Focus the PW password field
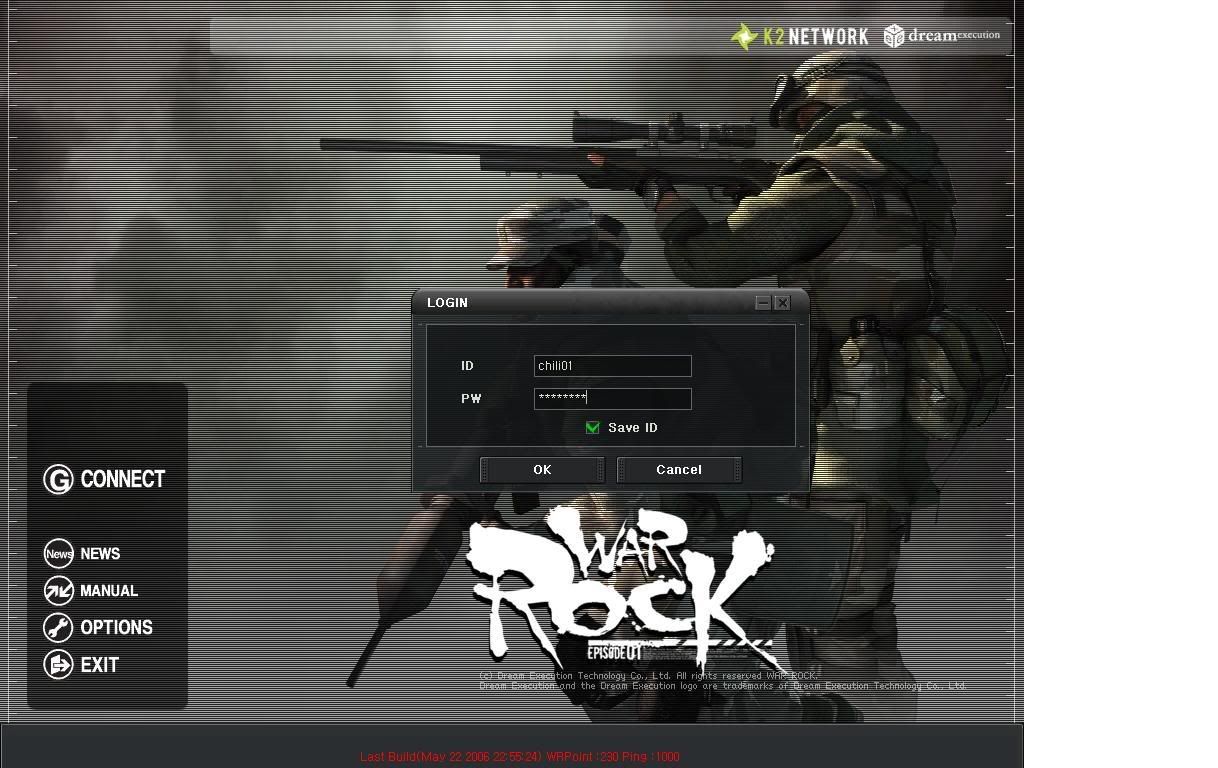The image size is (1218, 768). pos(612,399)
